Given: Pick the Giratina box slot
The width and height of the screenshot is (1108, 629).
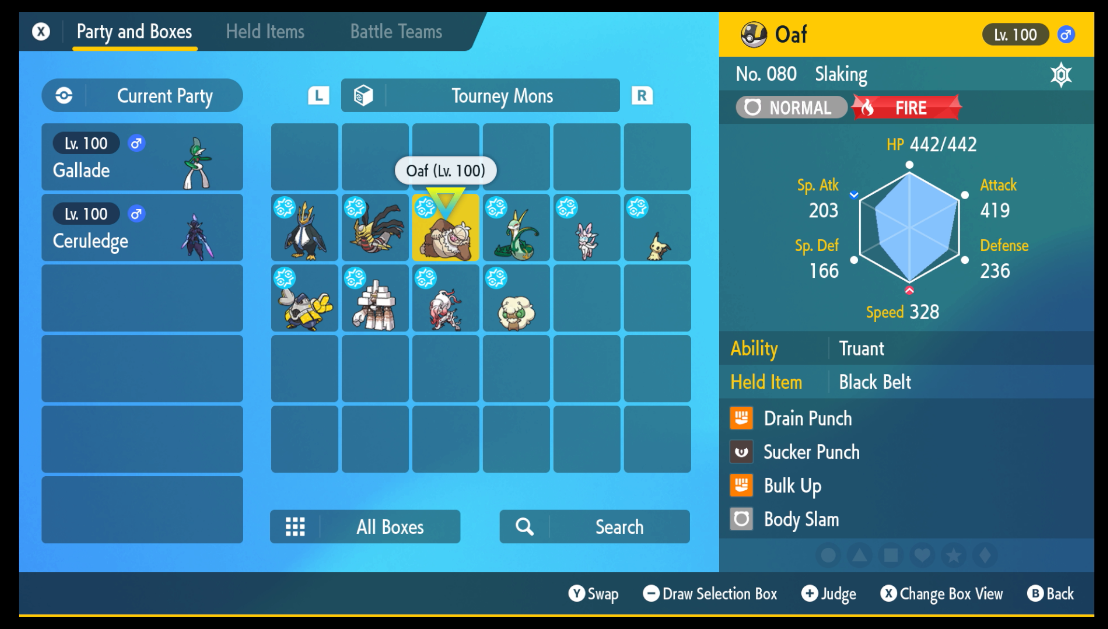Looking at the screenshot, I should pos(375,228).
